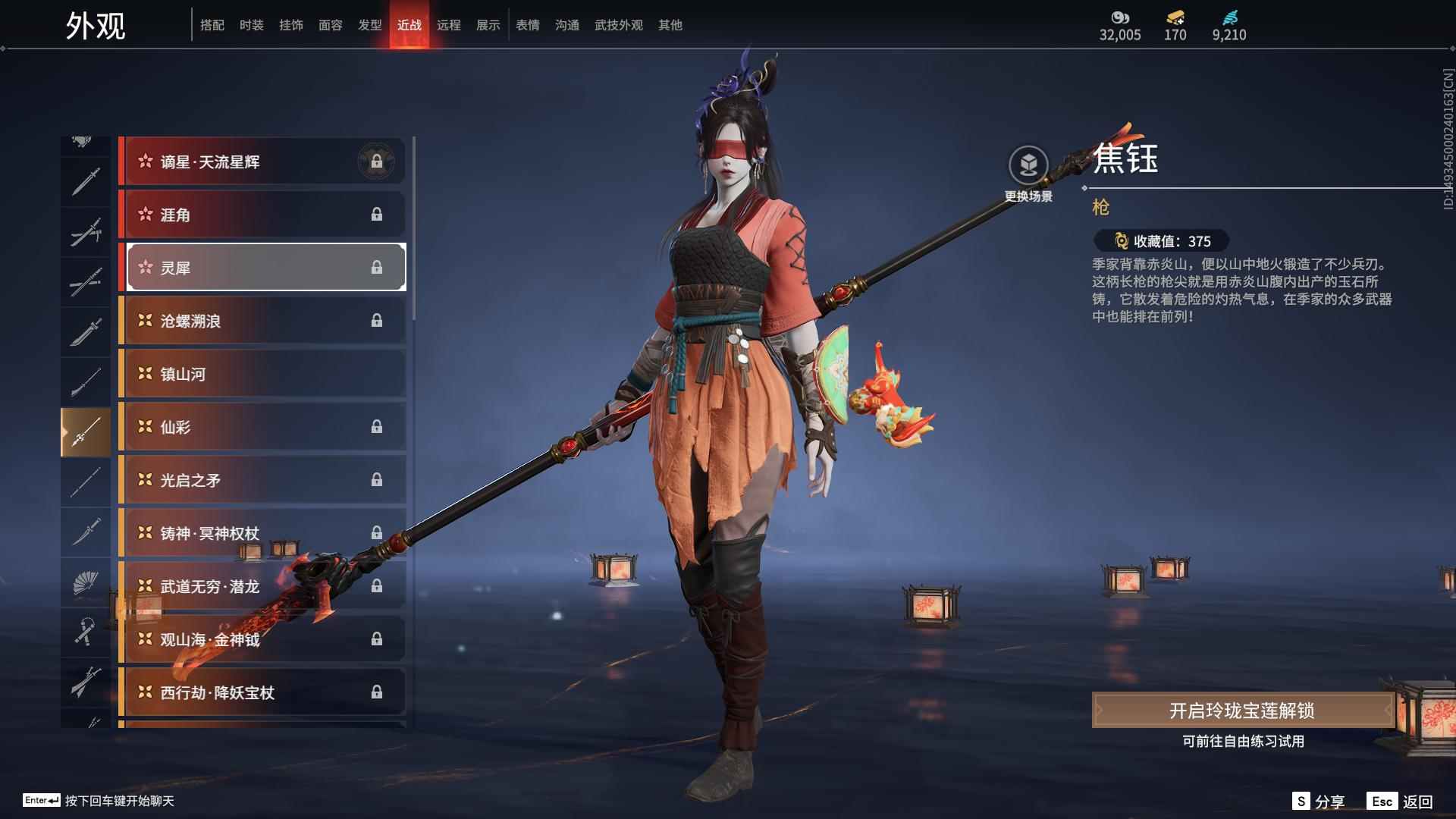Select the folding fan weapon category
The height and width of the screenshot is (819, 1456).
point(86,583)
